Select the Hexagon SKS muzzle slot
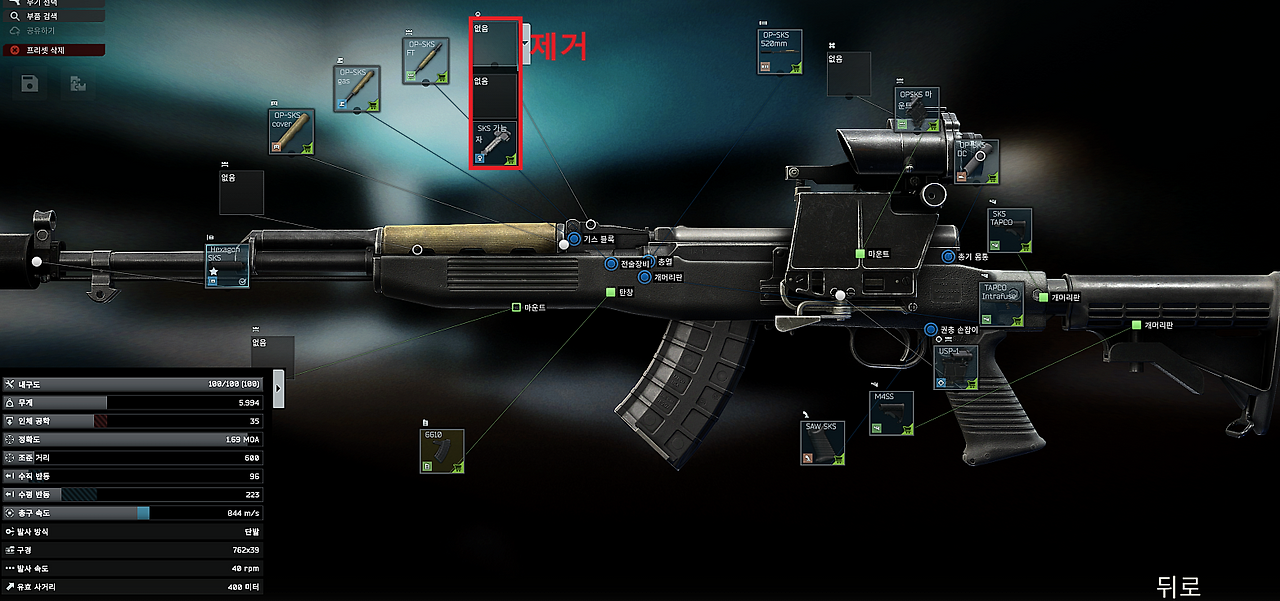 click(227, 266)
